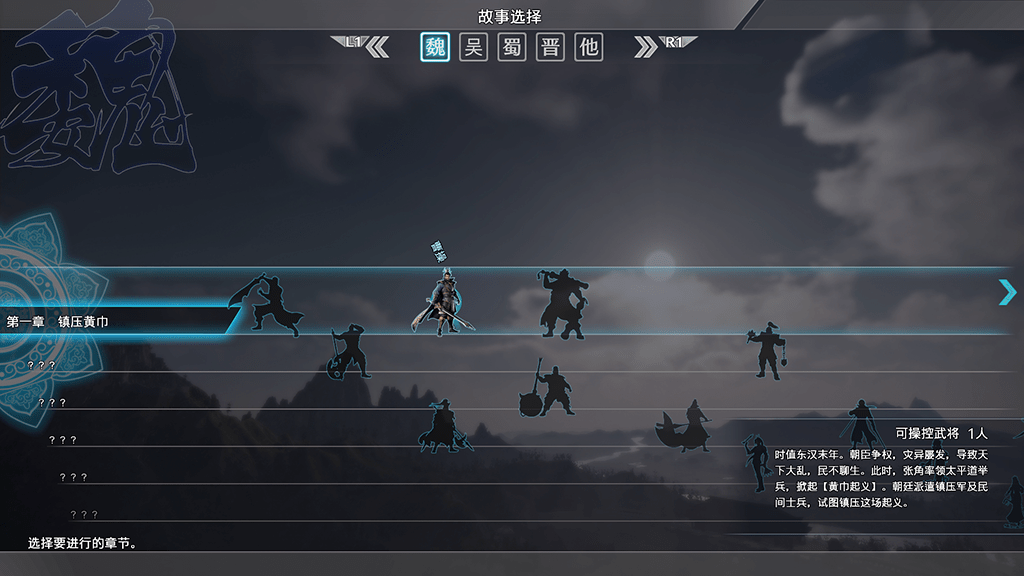1024x576 pixels.
Task: Switch to the 吴 faction tab
Action: [473, 47]
